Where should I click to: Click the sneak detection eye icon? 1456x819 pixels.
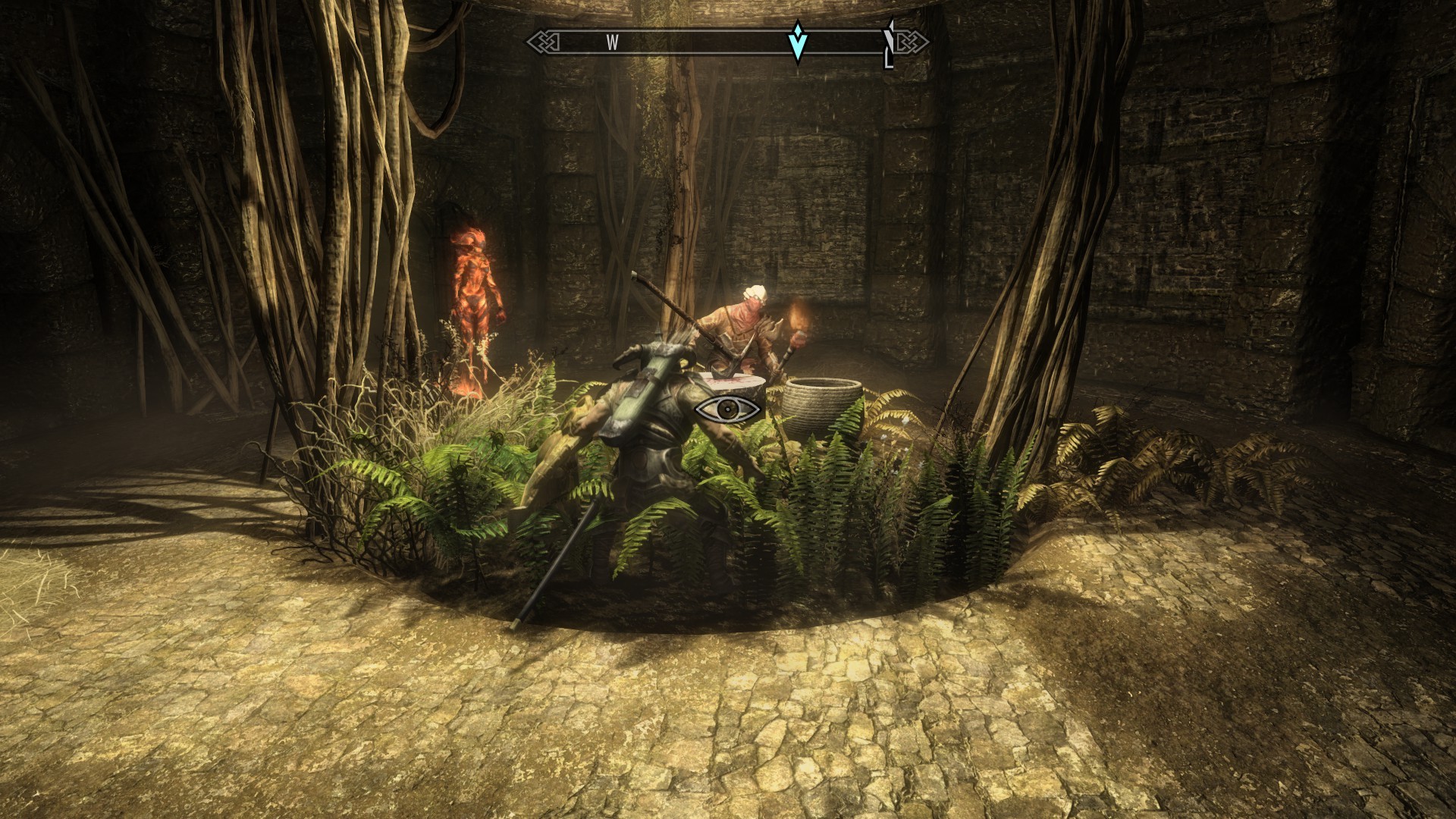click(x=728, y=409)
